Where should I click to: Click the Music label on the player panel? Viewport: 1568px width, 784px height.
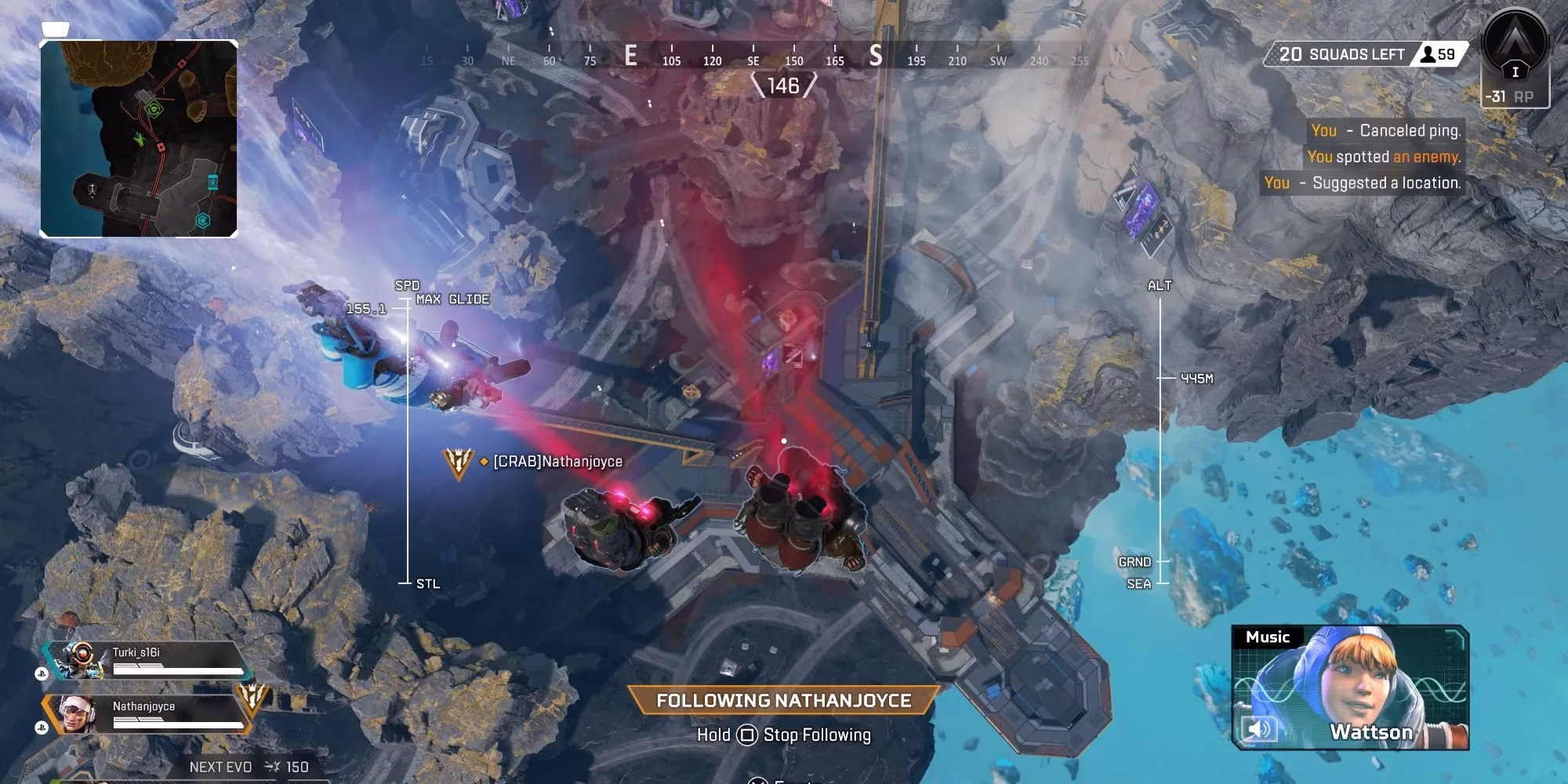(1269, 637)
